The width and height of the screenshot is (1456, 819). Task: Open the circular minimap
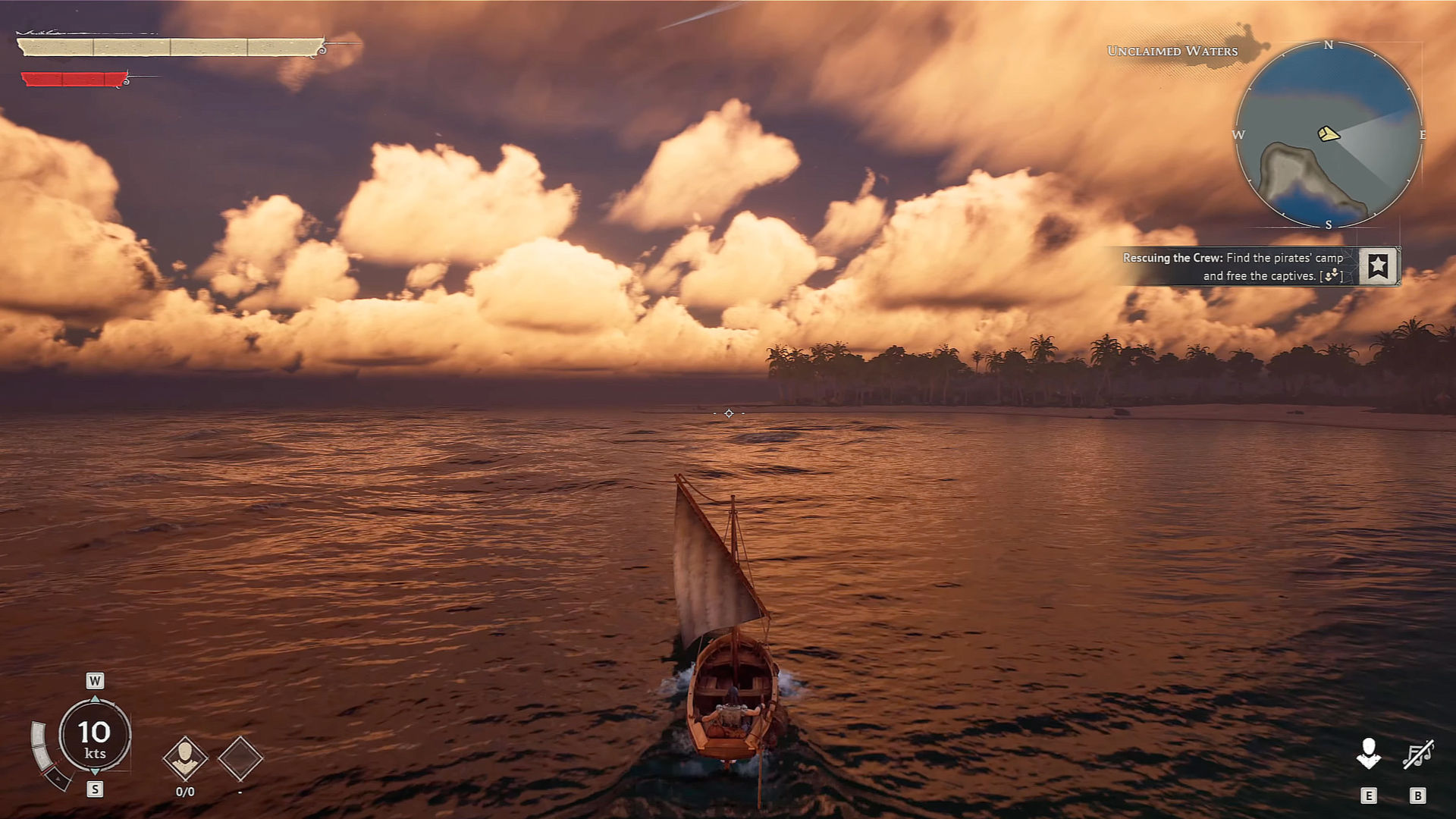coord(1328,134)
